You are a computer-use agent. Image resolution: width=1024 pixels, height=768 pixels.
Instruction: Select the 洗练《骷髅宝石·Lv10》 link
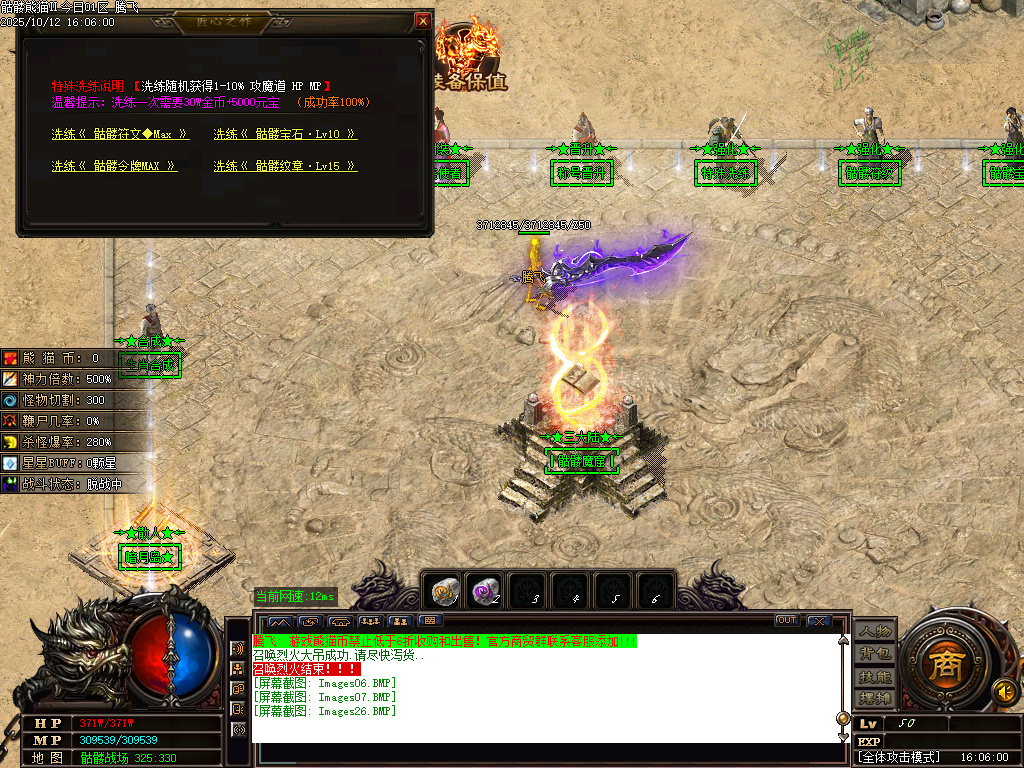[x=285, y=134]
